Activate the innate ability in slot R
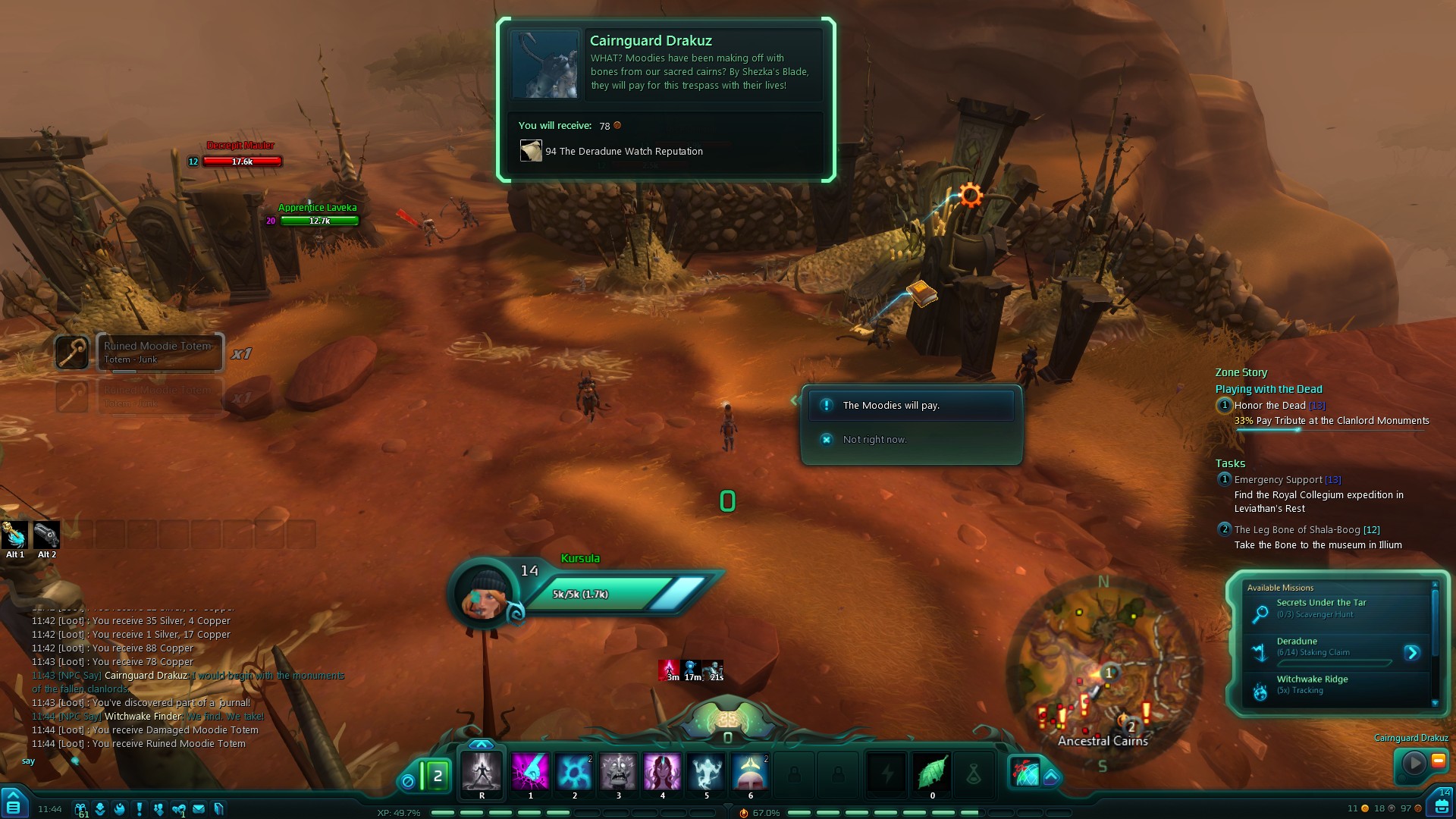 pyautogui.click(x=482, y=772)
